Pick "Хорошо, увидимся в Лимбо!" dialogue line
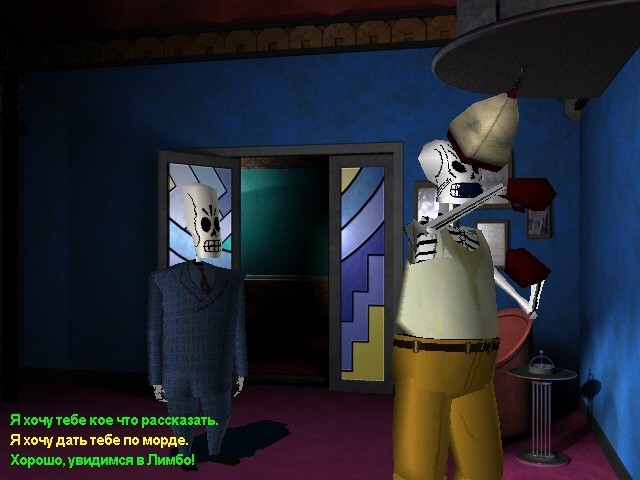This screenshot has width=640, height=480. click(102, 460)
